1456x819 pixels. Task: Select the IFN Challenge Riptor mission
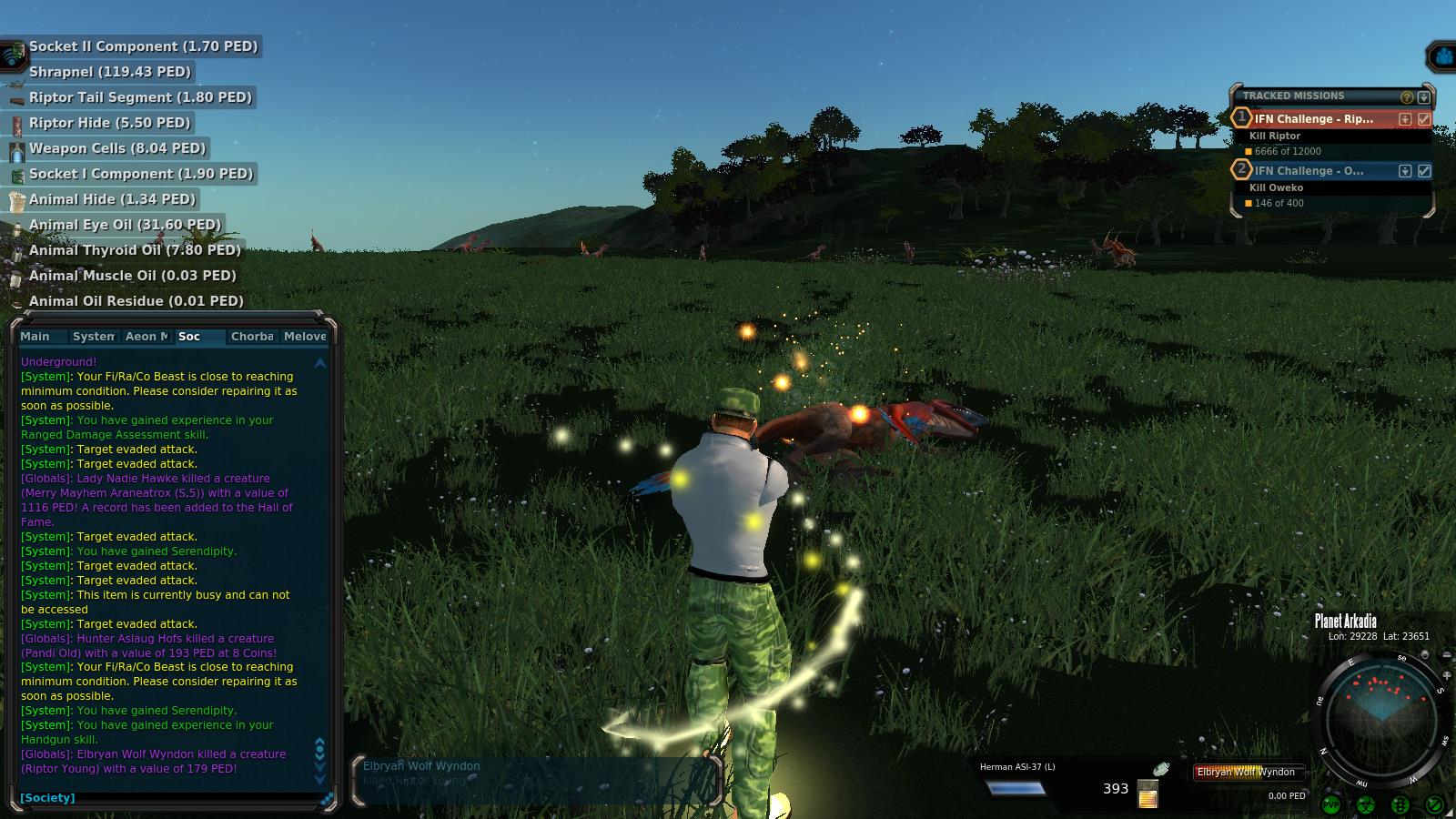(x=1314, y=119)
